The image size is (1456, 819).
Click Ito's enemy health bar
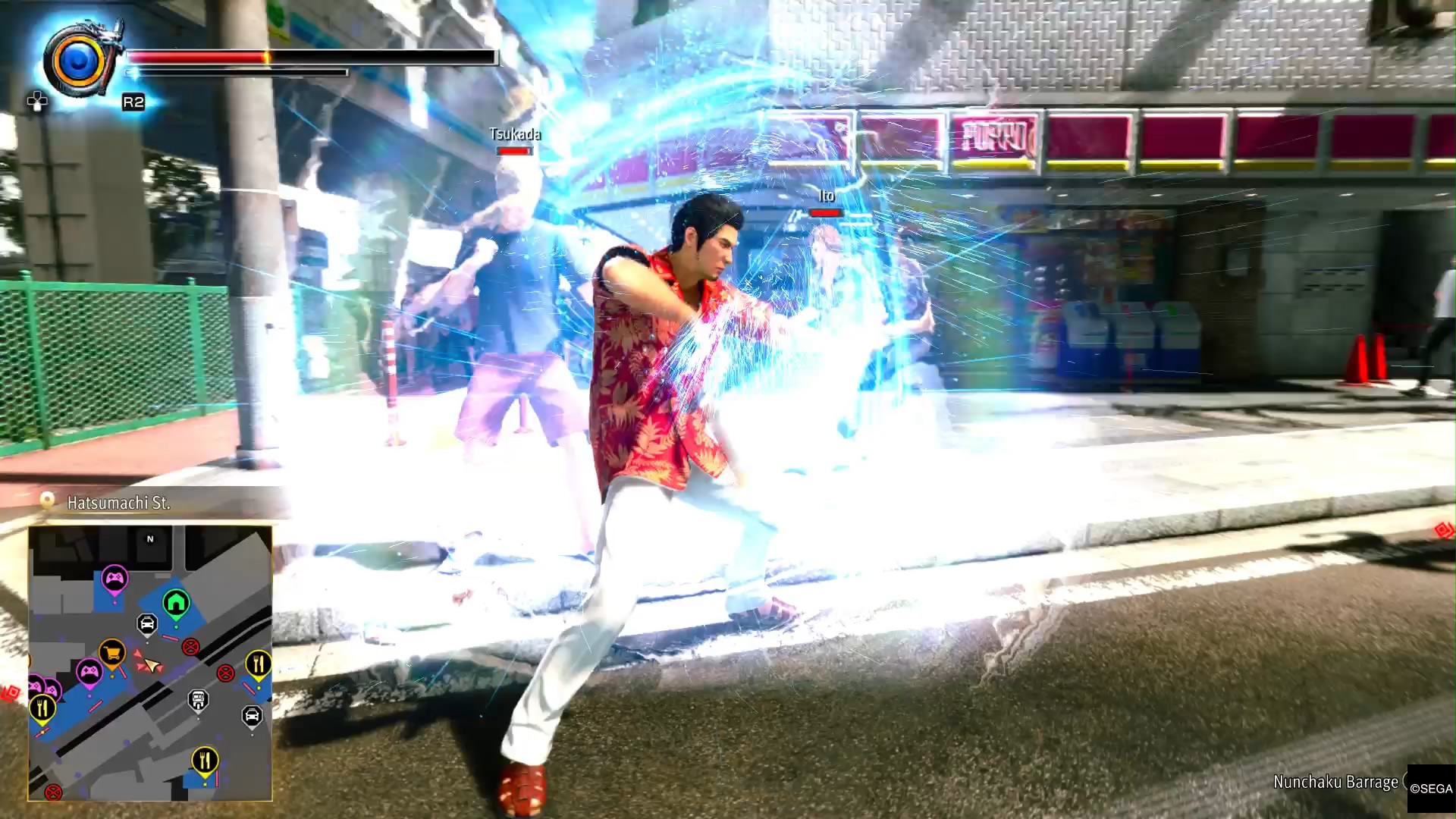825,213
